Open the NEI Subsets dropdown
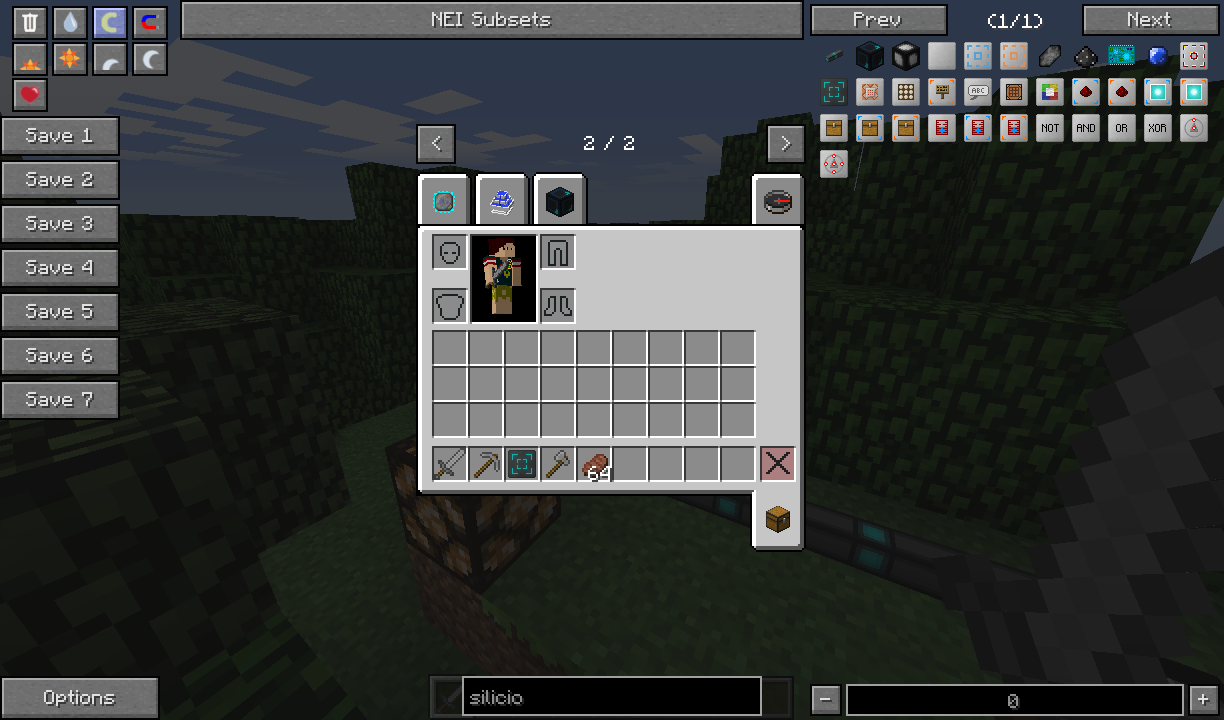 (x=491, y=20)
